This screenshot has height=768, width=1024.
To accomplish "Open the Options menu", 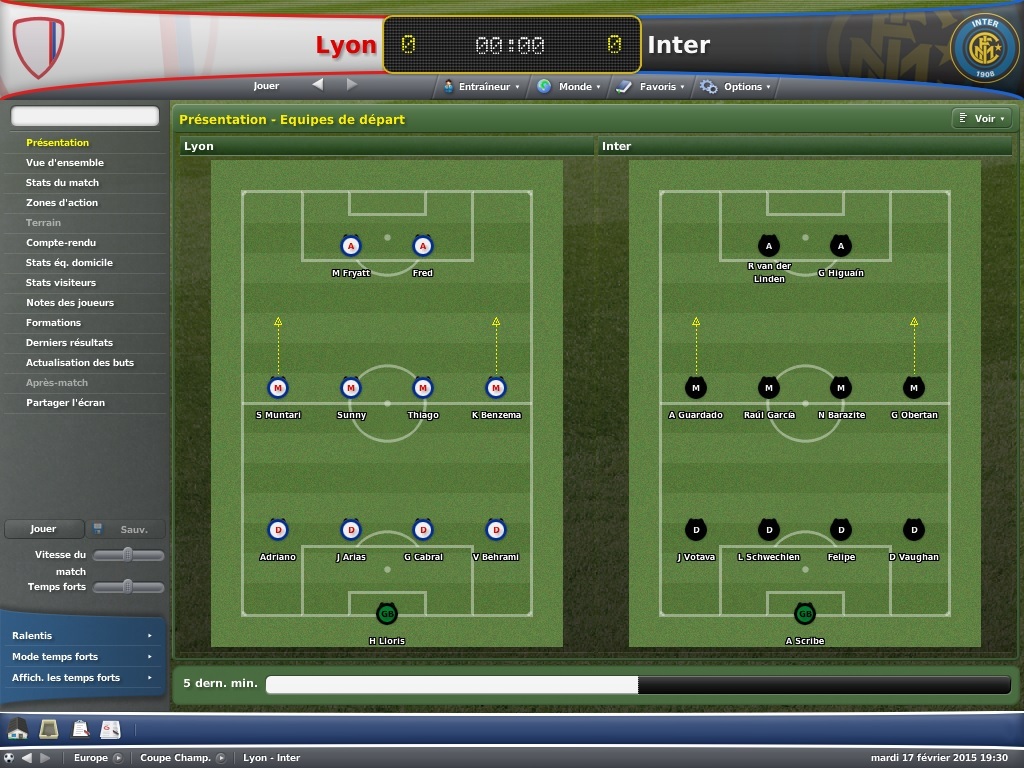I will pyautogui.click(x=737, y=87).
